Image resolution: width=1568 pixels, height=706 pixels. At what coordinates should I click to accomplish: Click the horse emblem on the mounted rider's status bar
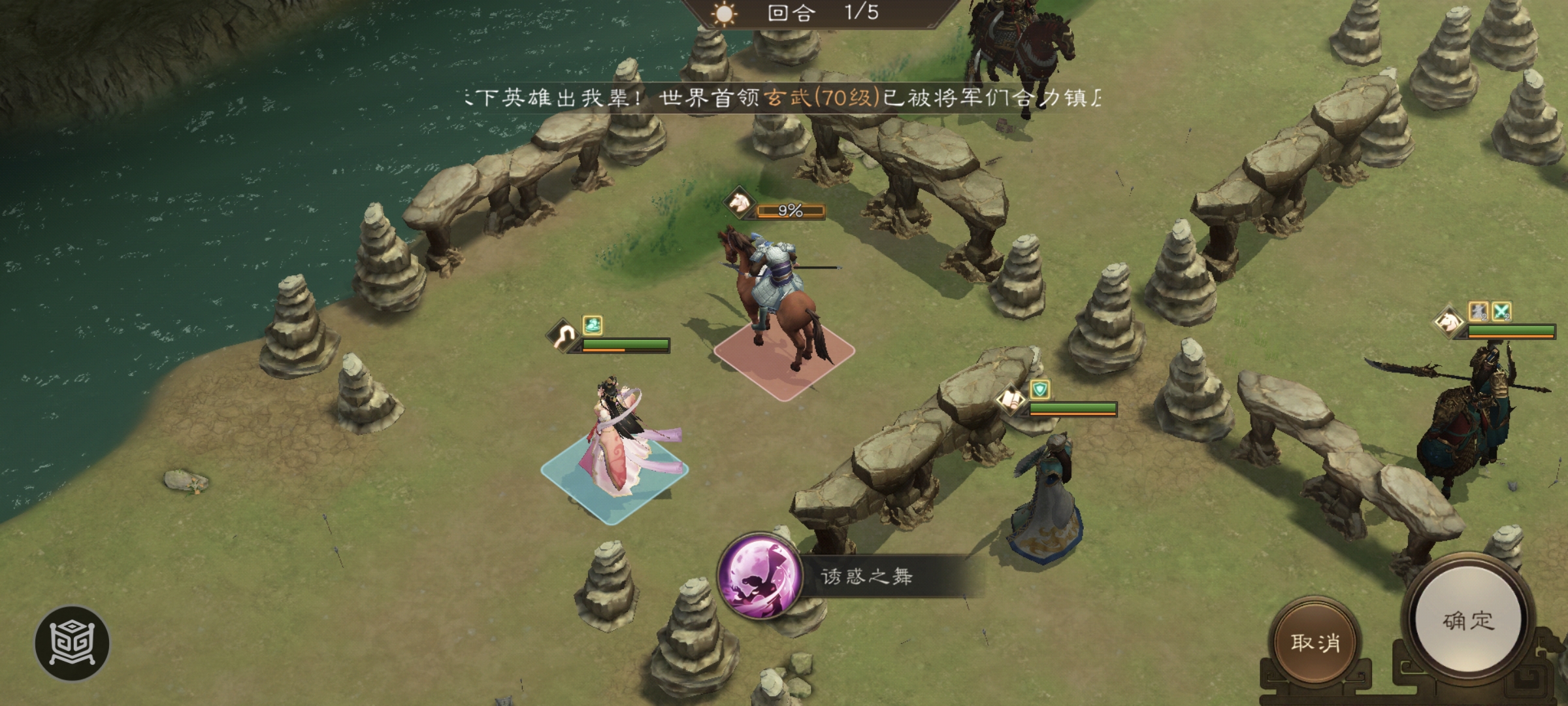point(738,203)
